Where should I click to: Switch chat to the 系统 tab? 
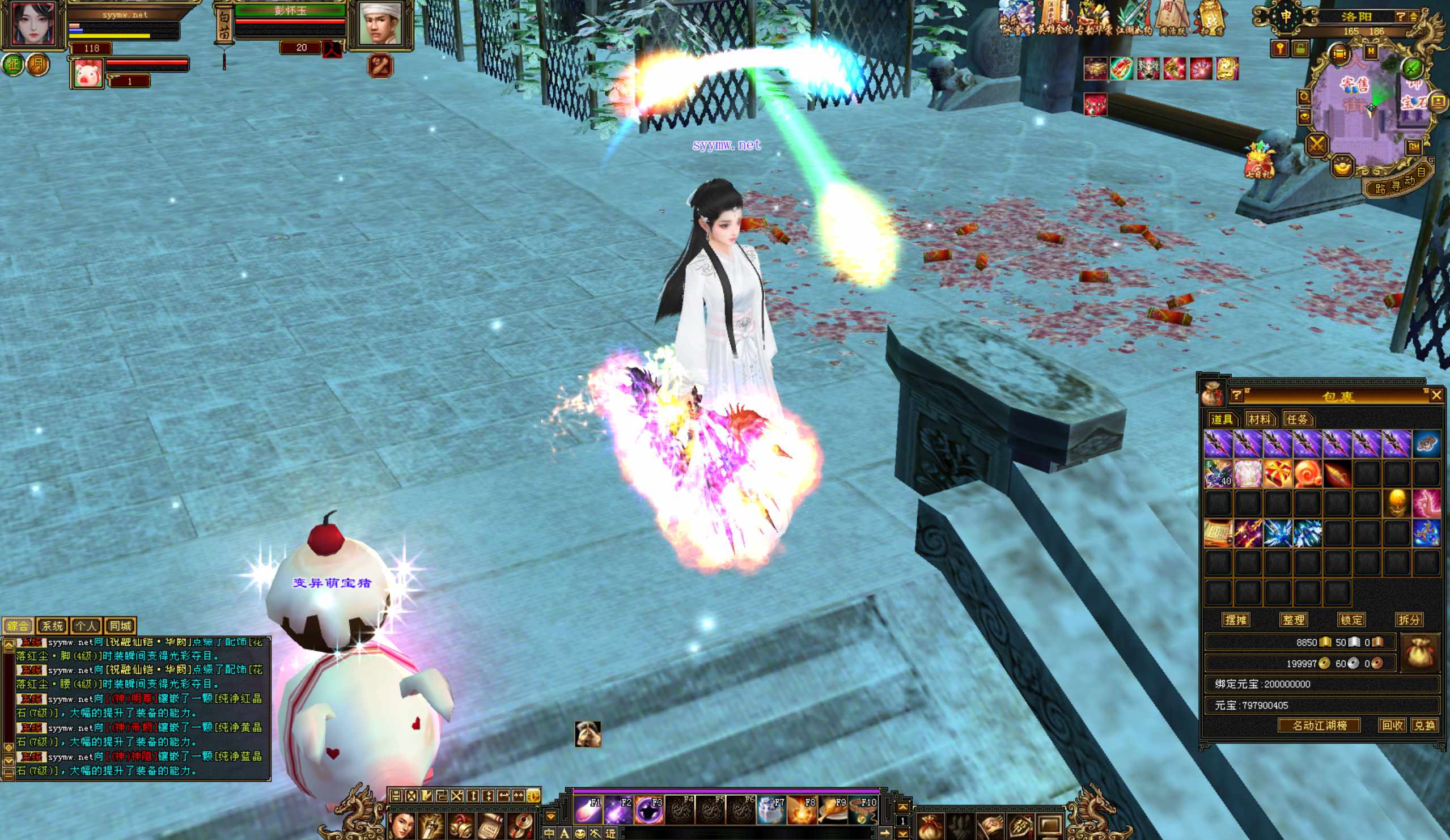click(52, 625)
